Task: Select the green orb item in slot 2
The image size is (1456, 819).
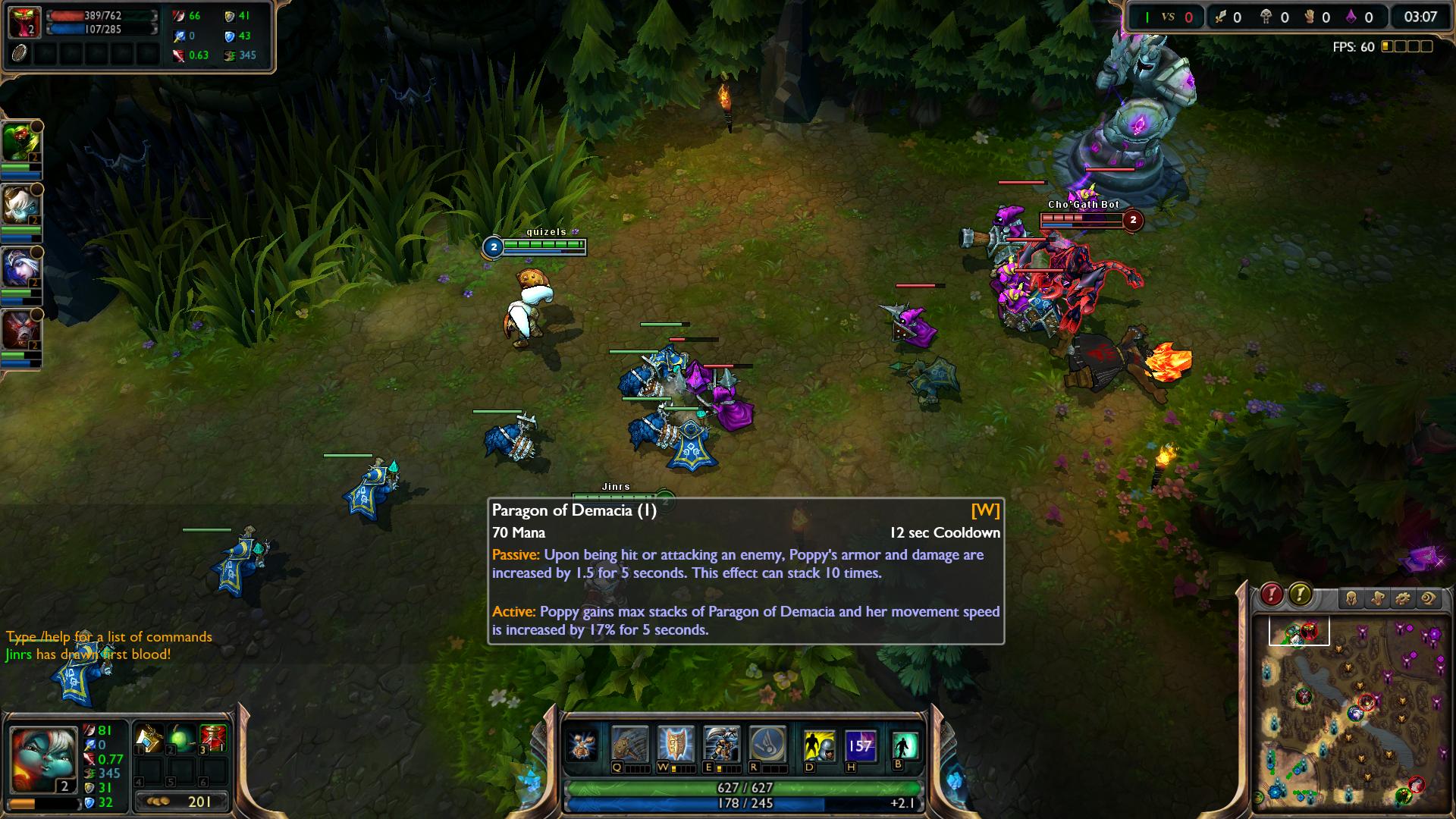Action: coord(181,738)
